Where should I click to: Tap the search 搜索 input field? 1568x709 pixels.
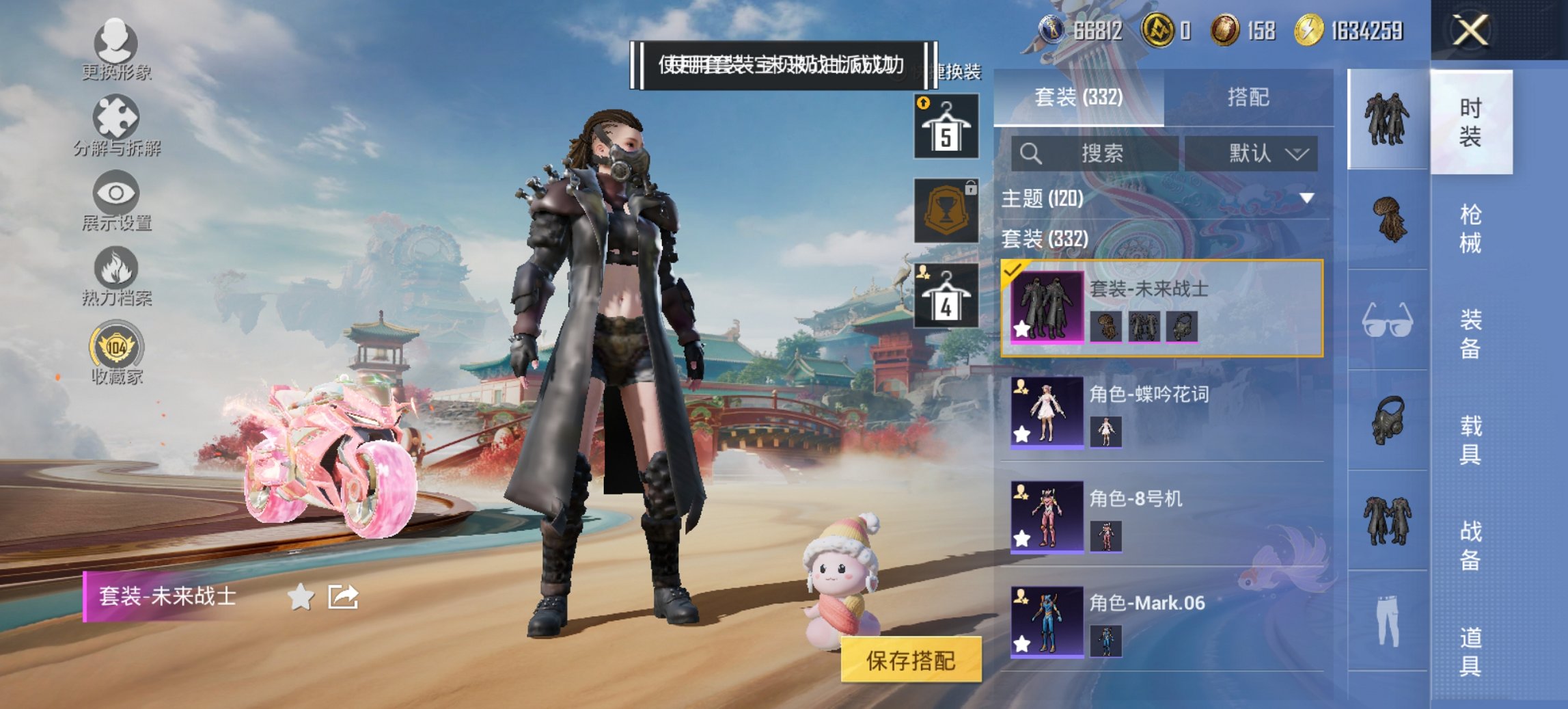point(1093,154)
